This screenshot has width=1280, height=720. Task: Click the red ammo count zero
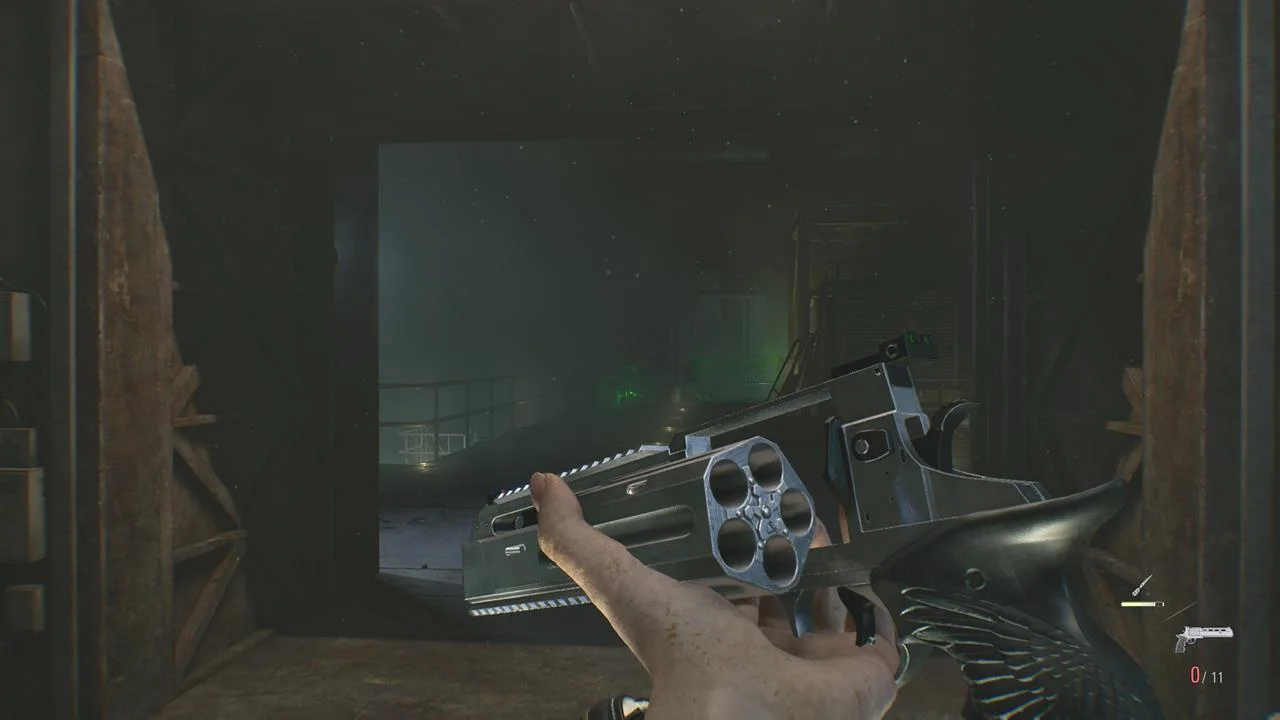tap(1196, 674)
